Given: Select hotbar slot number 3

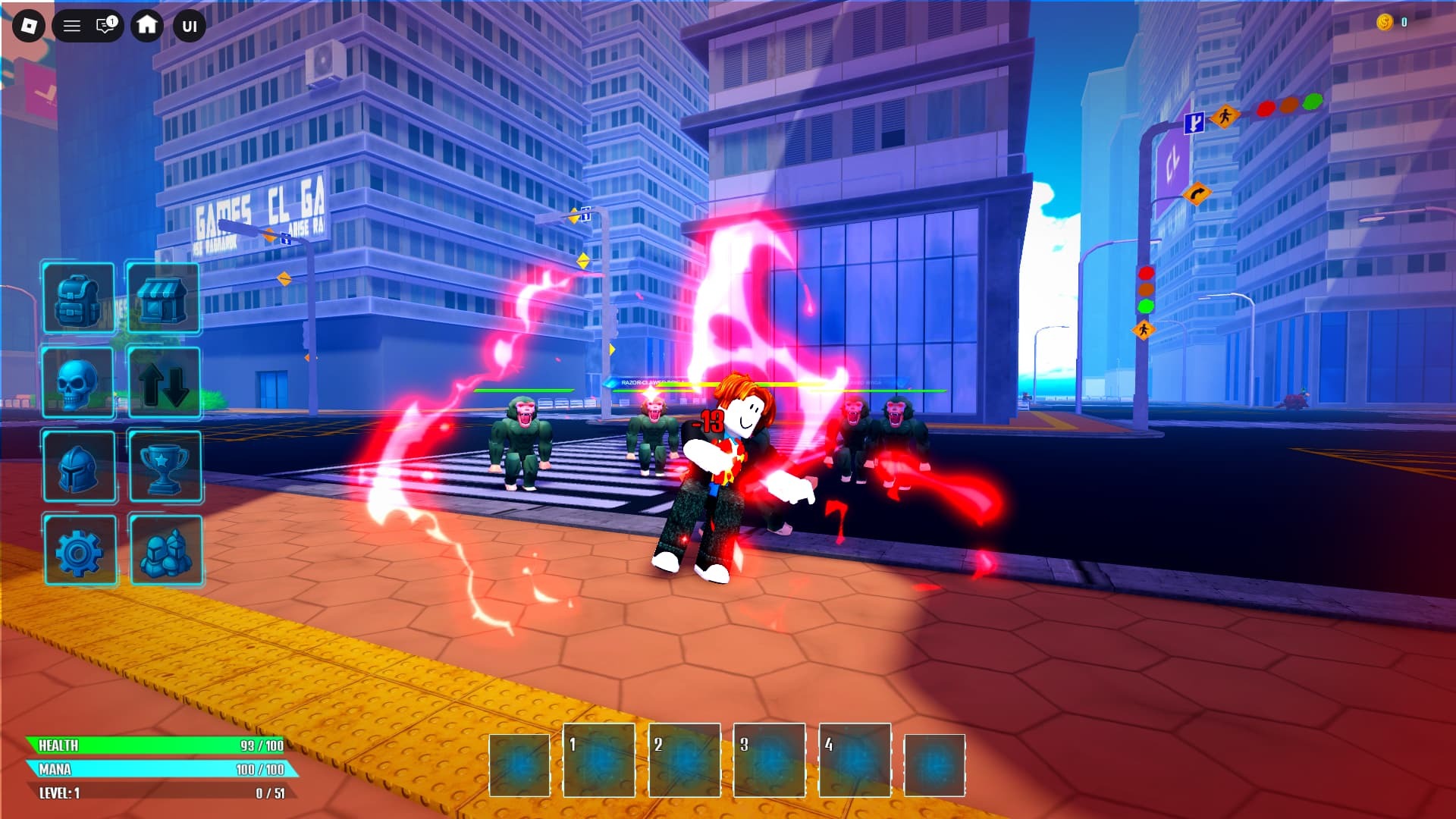Looking at the screenshot, I should point(769,760).
